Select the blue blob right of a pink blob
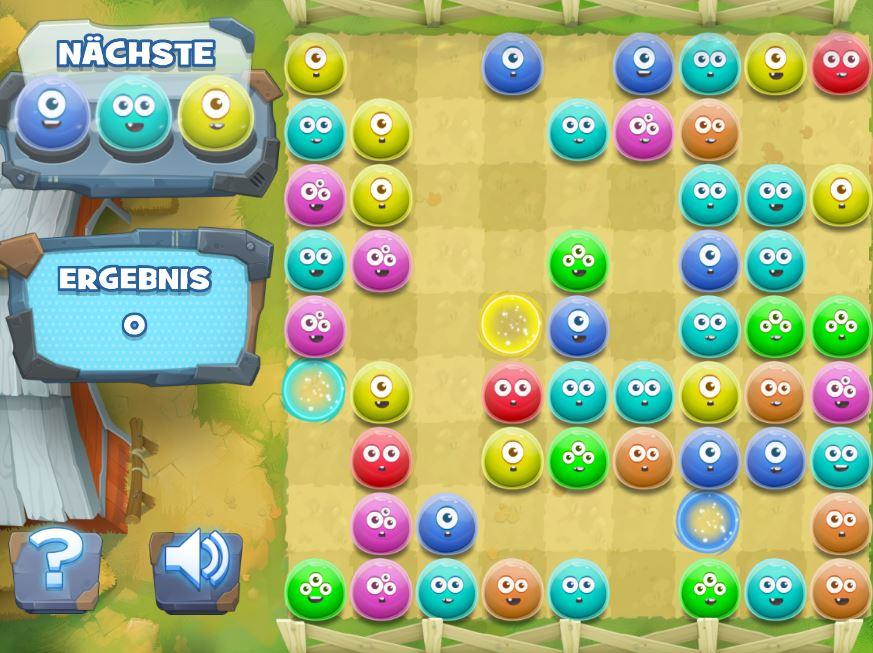The height and width of the screenshot is (653, 873). point(446,523)
